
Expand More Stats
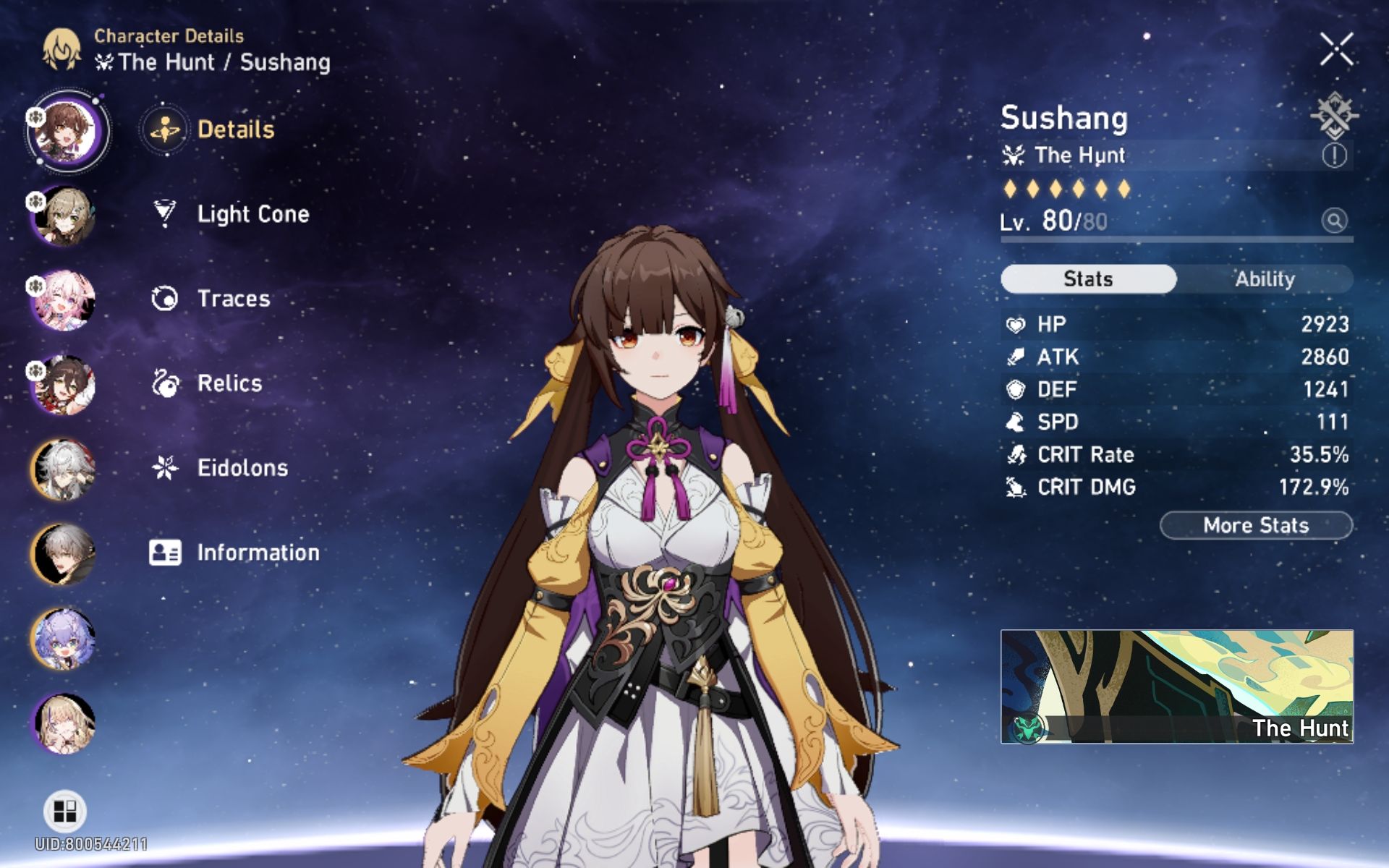pyautogui.click(x=1255, y=525)
